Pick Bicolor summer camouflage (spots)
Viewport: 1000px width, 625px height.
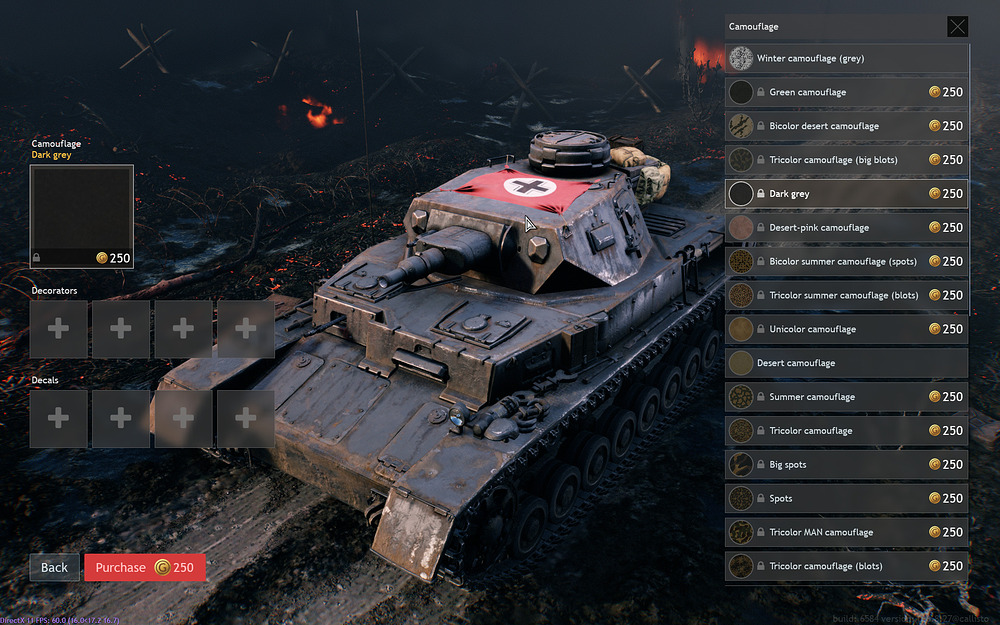847,262
